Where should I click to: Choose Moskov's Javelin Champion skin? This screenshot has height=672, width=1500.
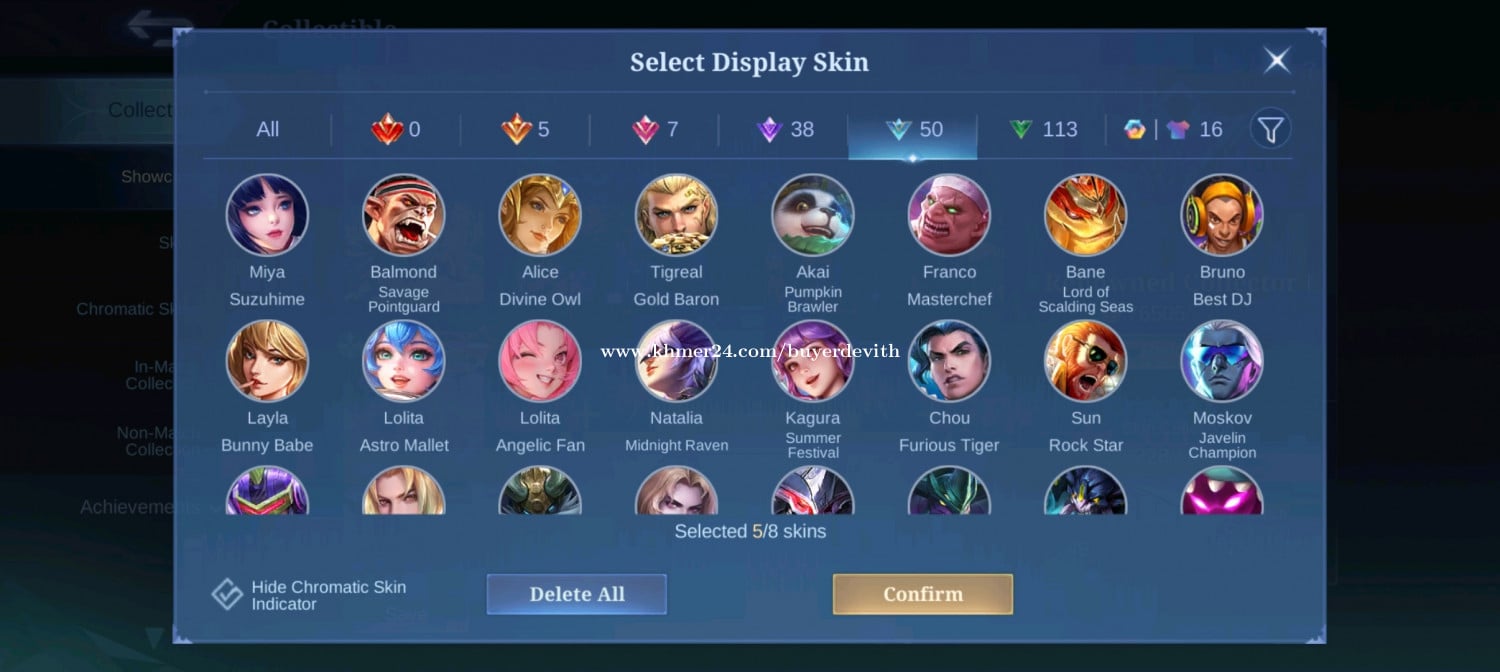1222,362
